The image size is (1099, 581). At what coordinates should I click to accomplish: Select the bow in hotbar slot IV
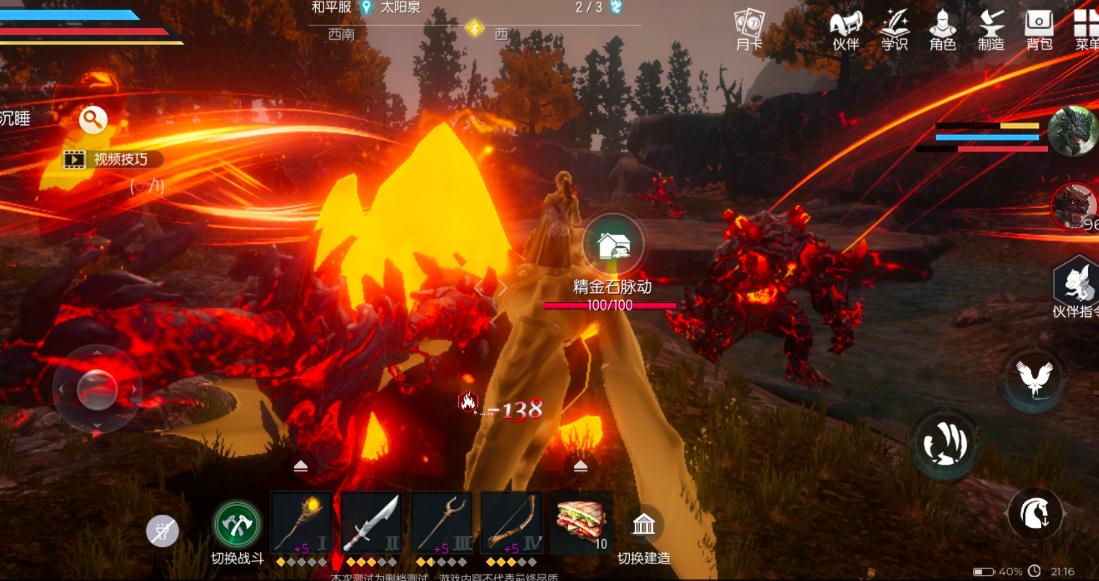pos(511,523)
